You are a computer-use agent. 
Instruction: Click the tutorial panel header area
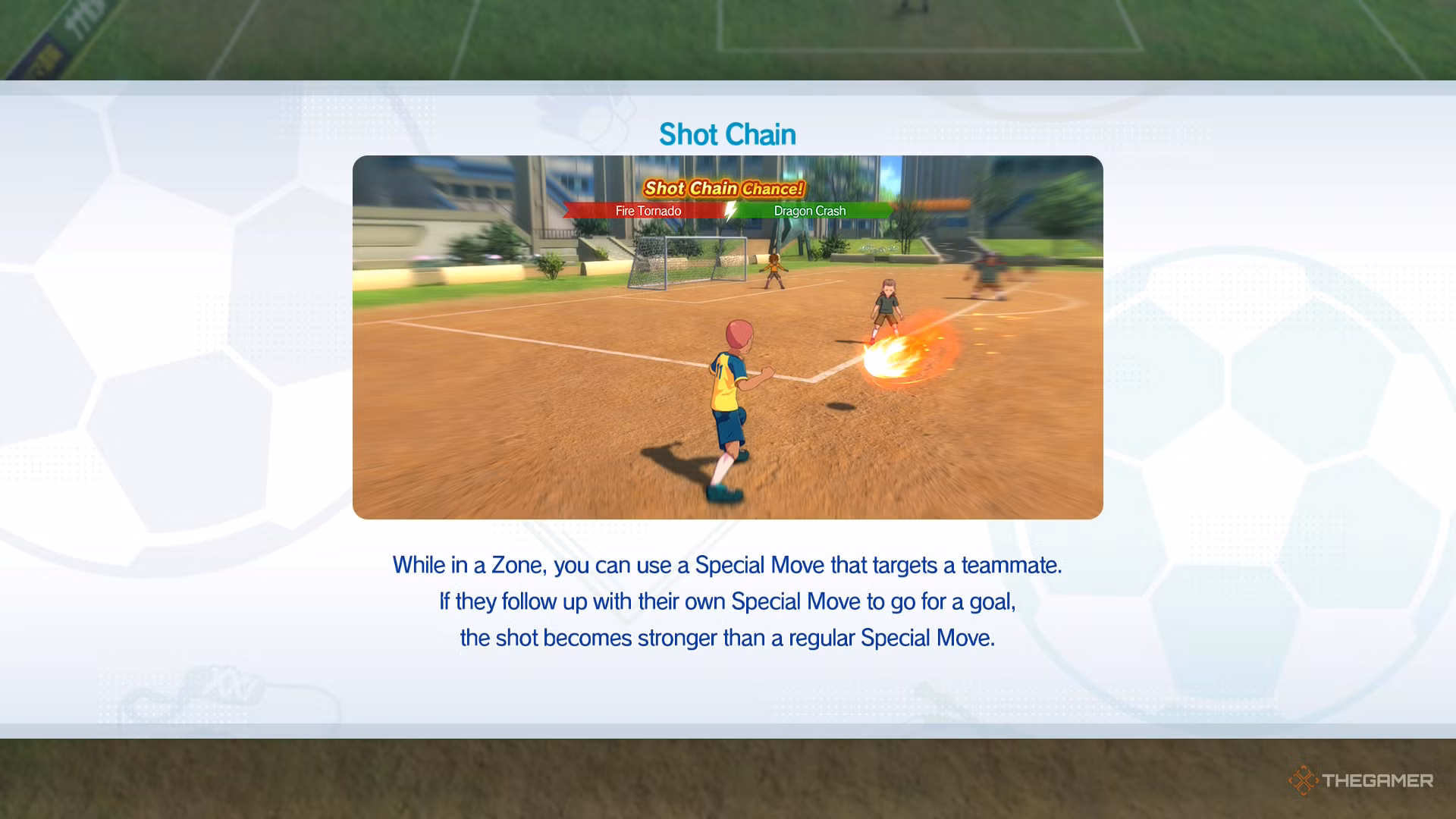point(726,134)
